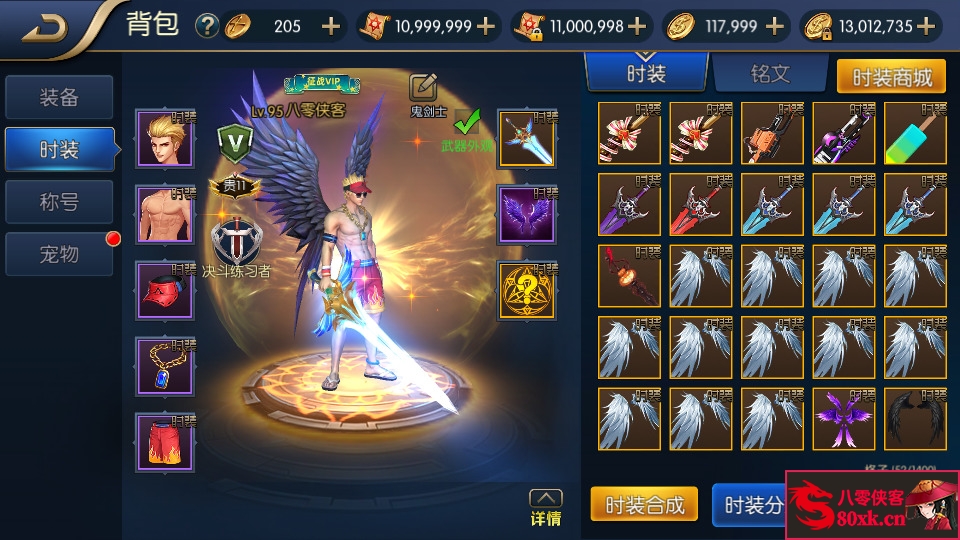The image size is (960, 540).
Task: Select the equipped purple wings slot
Action: point(526,214)
